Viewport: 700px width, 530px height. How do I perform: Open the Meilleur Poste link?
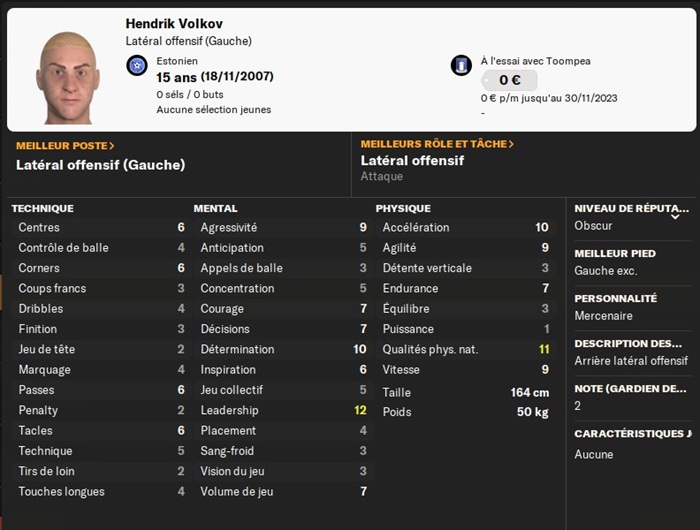click(x=65, y=145)
